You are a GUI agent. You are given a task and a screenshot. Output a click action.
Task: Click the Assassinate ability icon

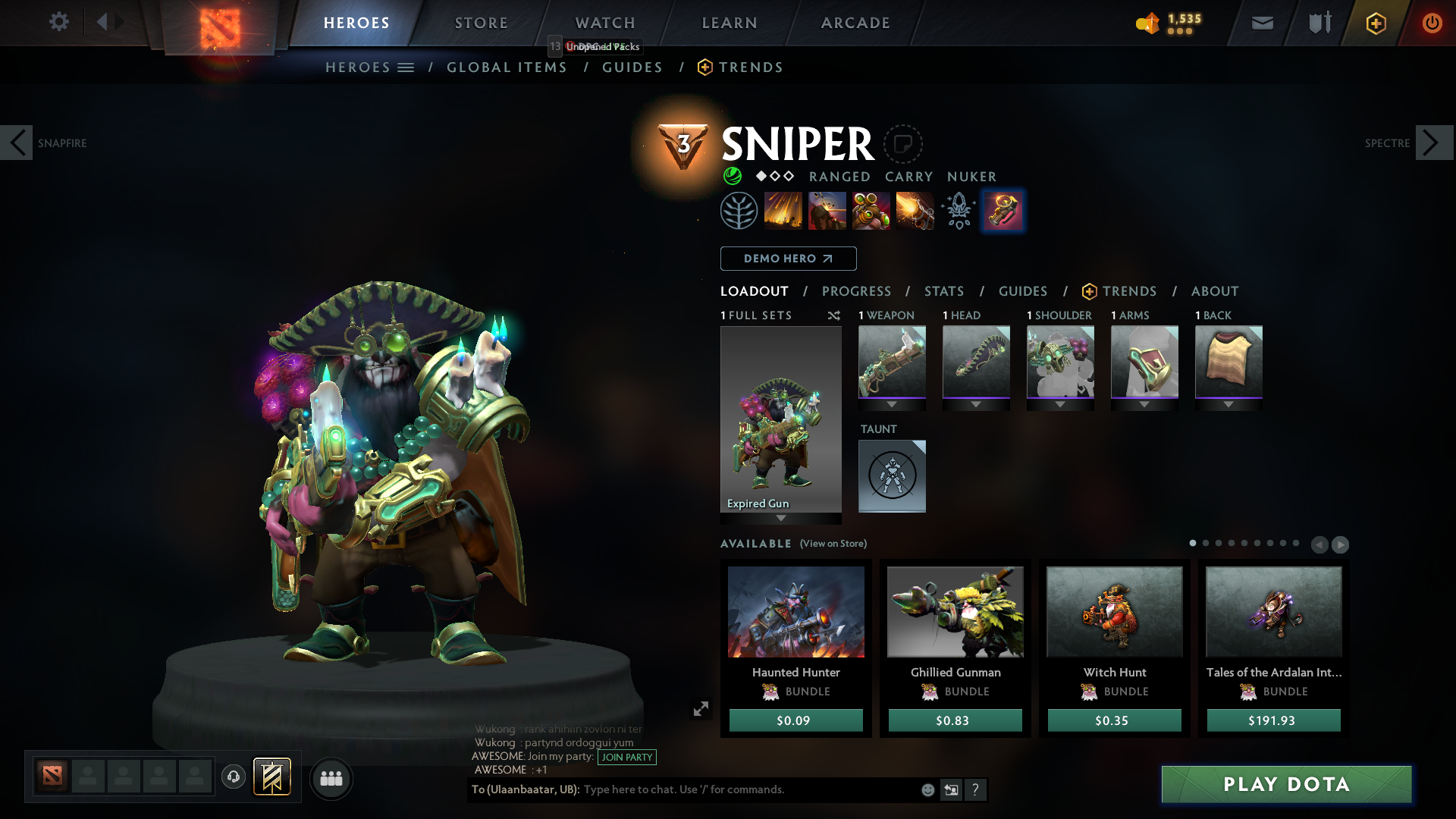(x=915, y=210)
